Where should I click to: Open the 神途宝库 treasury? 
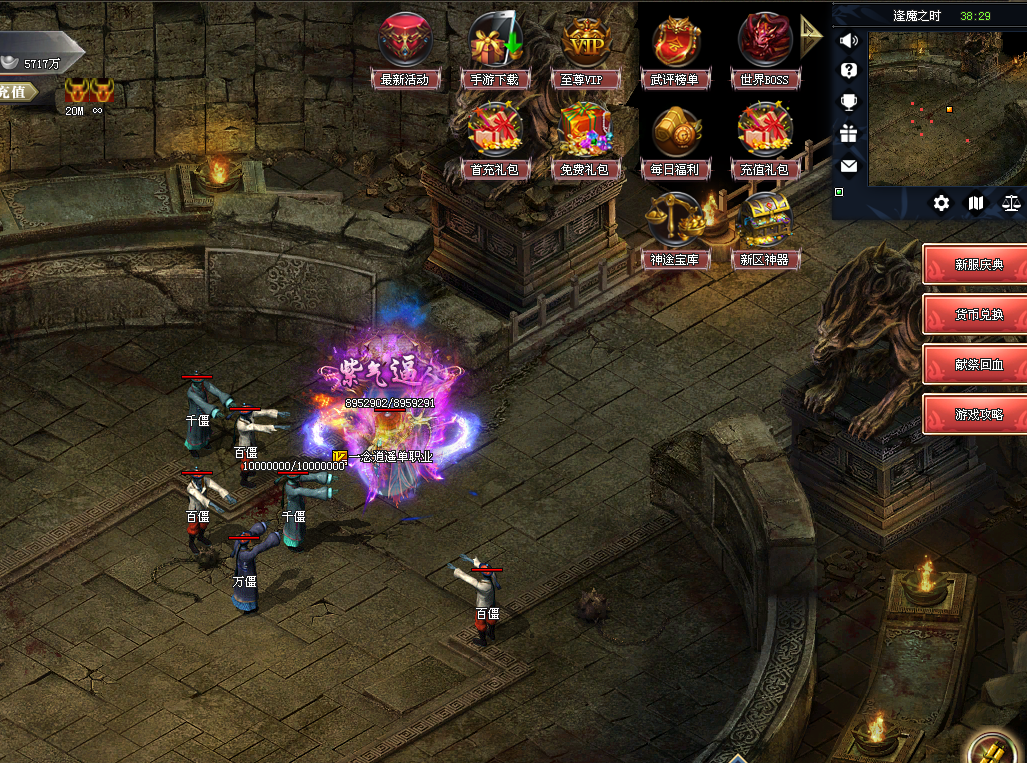(x=676, y=222)
